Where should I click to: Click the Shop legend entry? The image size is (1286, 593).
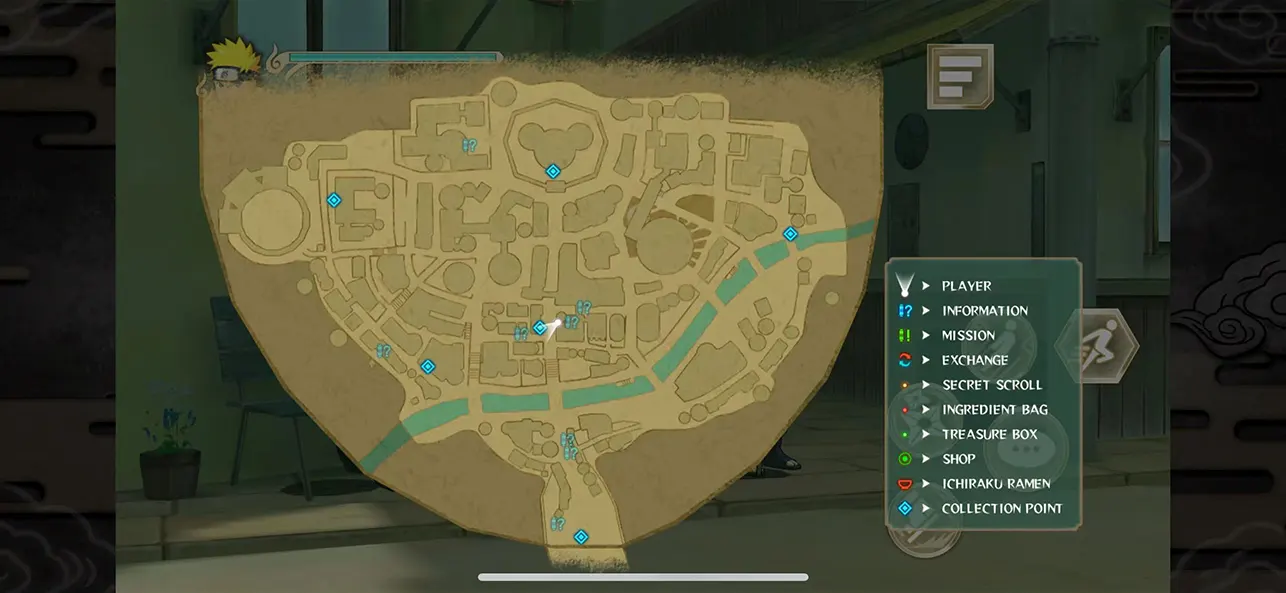tap(958, 459)
